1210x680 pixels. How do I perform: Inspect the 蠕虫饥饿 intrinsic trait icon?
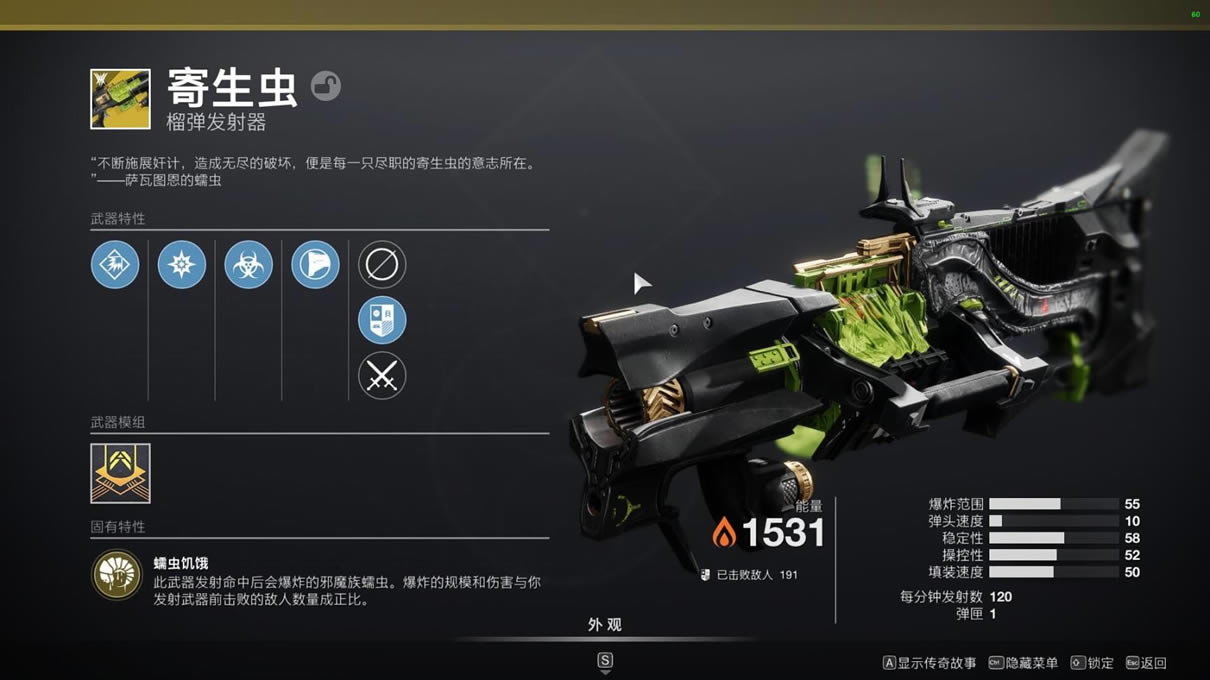click(x=117, y=576)
